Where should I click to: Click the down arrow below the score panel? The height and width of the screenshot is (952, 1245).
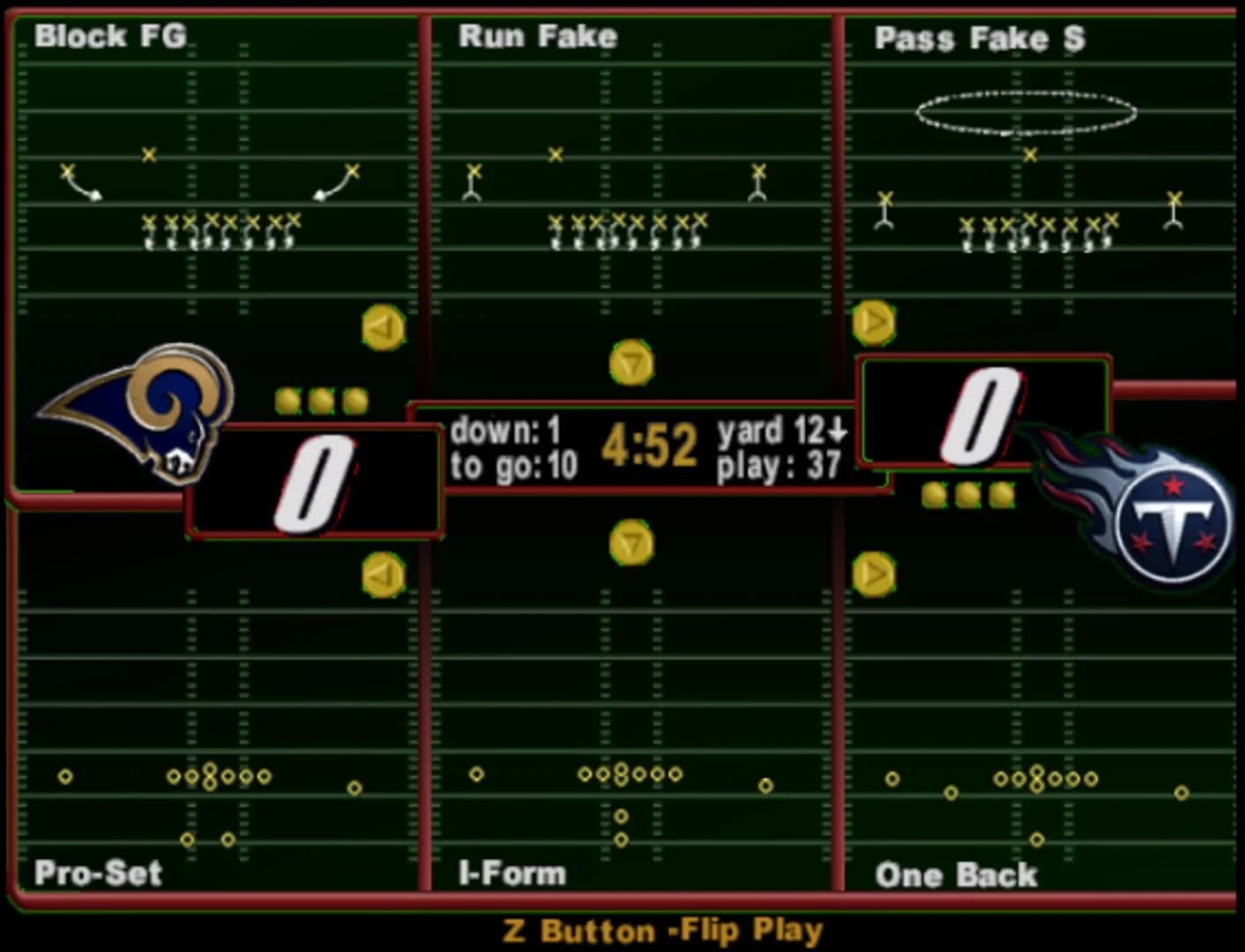tap(630, 541)
